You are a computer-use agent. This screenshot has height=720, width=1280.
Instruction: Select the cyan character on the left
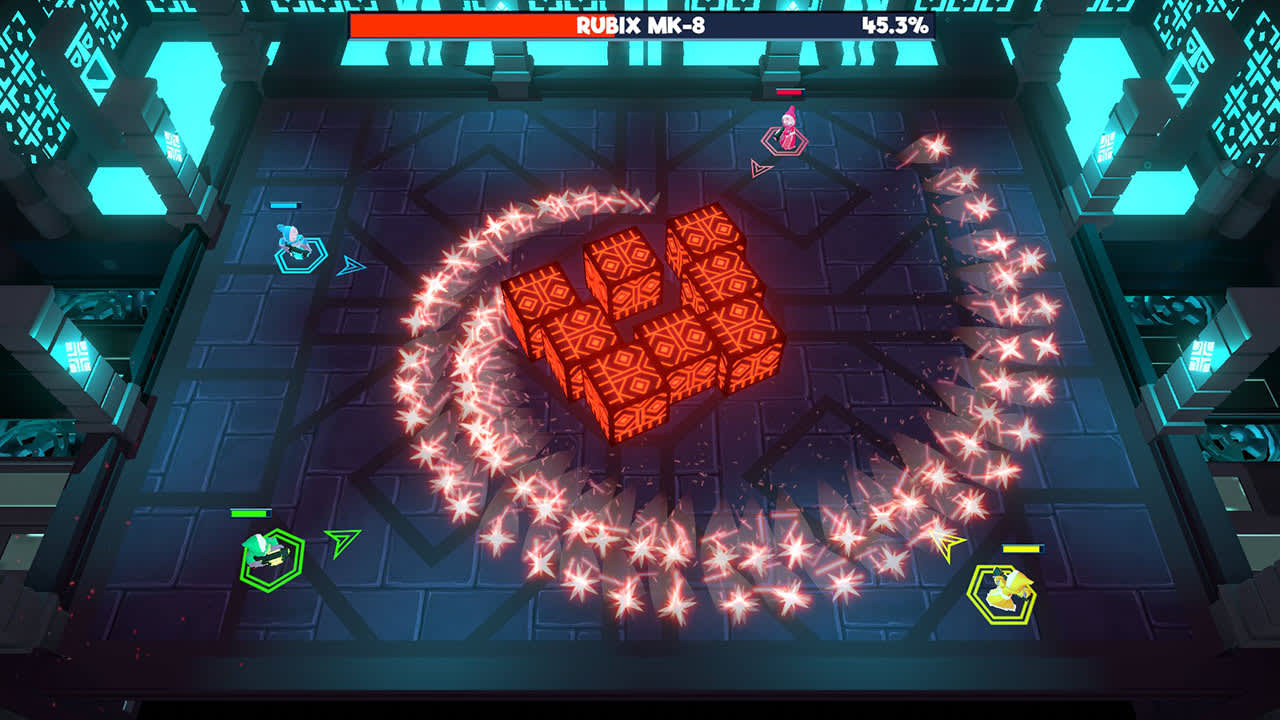(290, 240)
